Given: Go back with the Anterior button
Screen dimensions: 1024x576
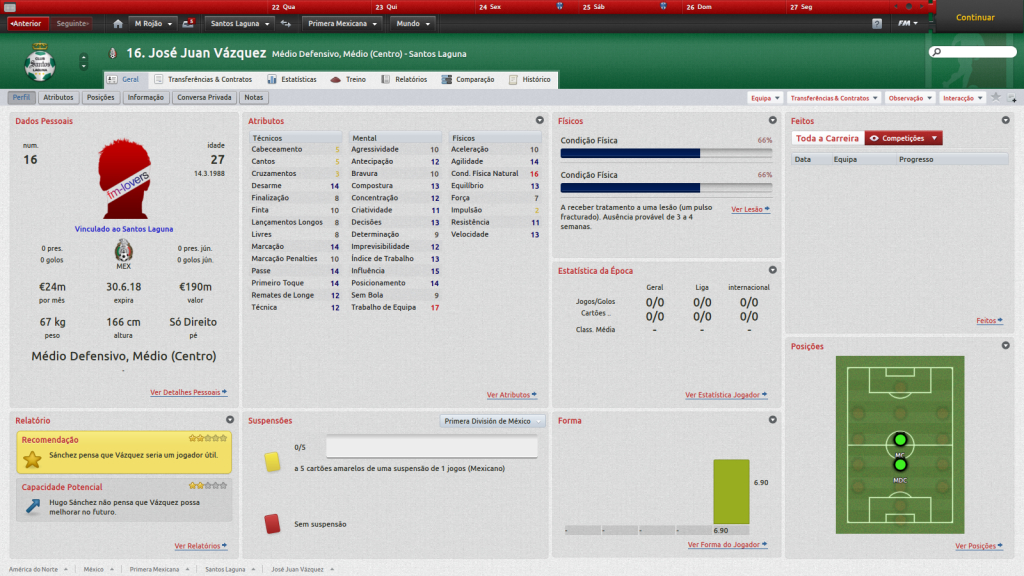Looking at the screenshot, I should [x=26, y=23].
